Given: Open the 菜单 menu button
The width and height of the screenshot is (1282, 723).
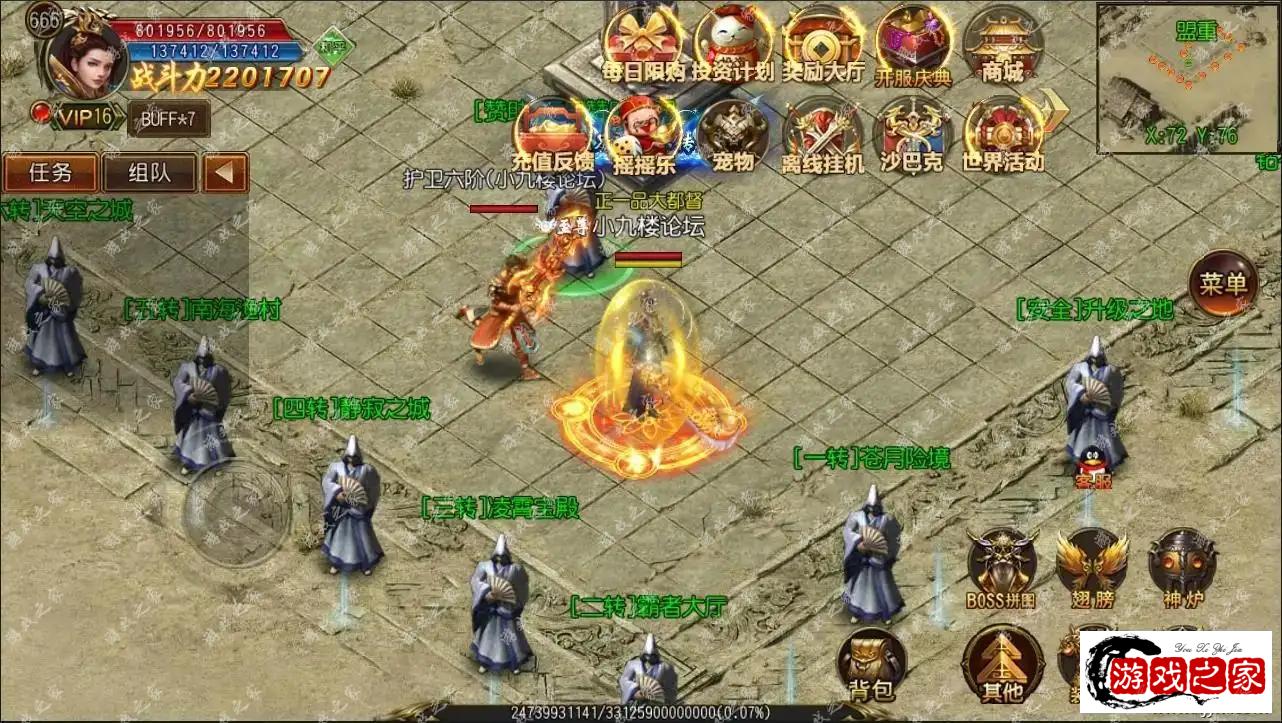Looking at the screenshot, I should [x=1223, y=284].
